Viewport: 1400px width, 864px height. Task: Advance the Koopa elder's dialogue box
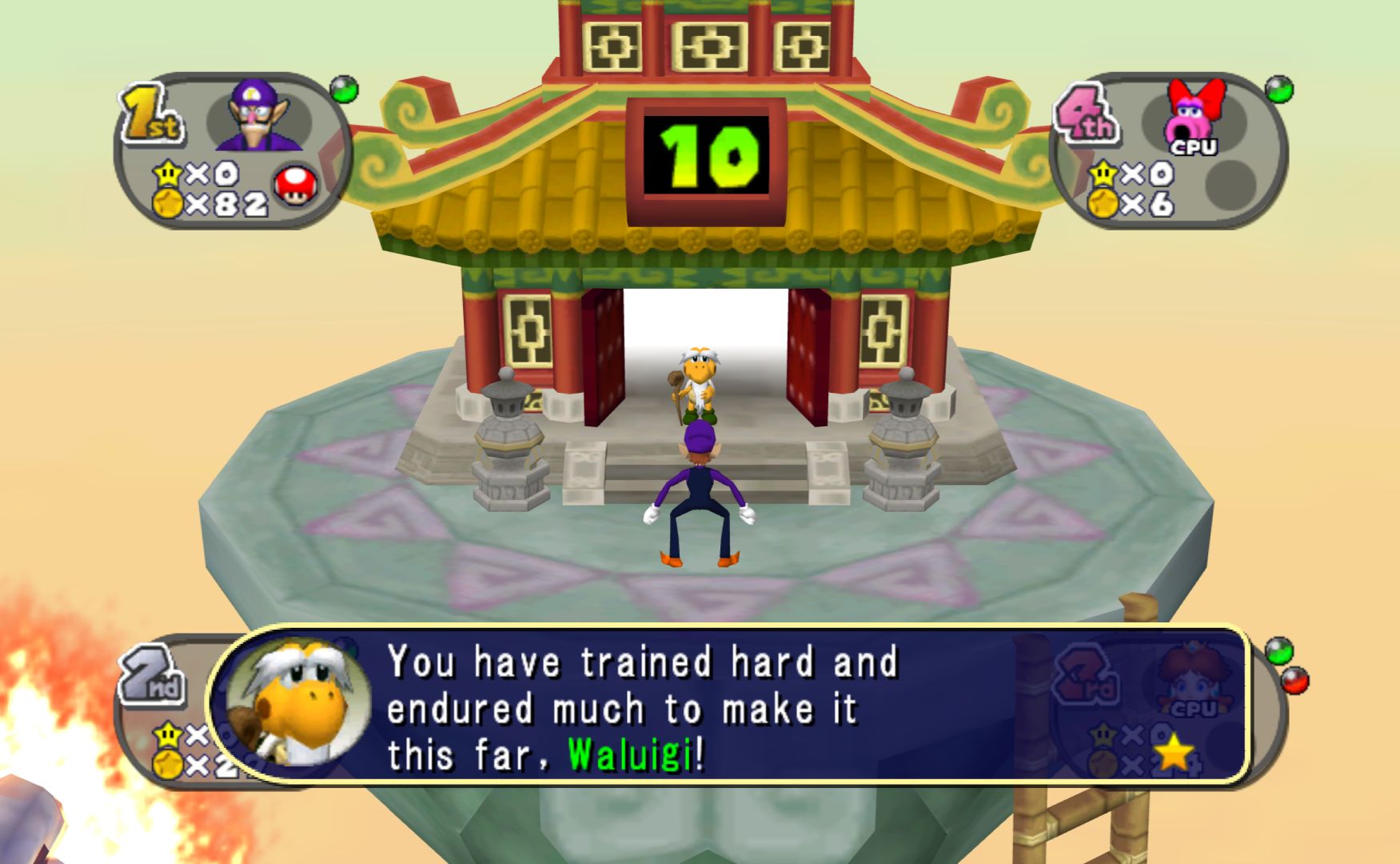(728, 706)
